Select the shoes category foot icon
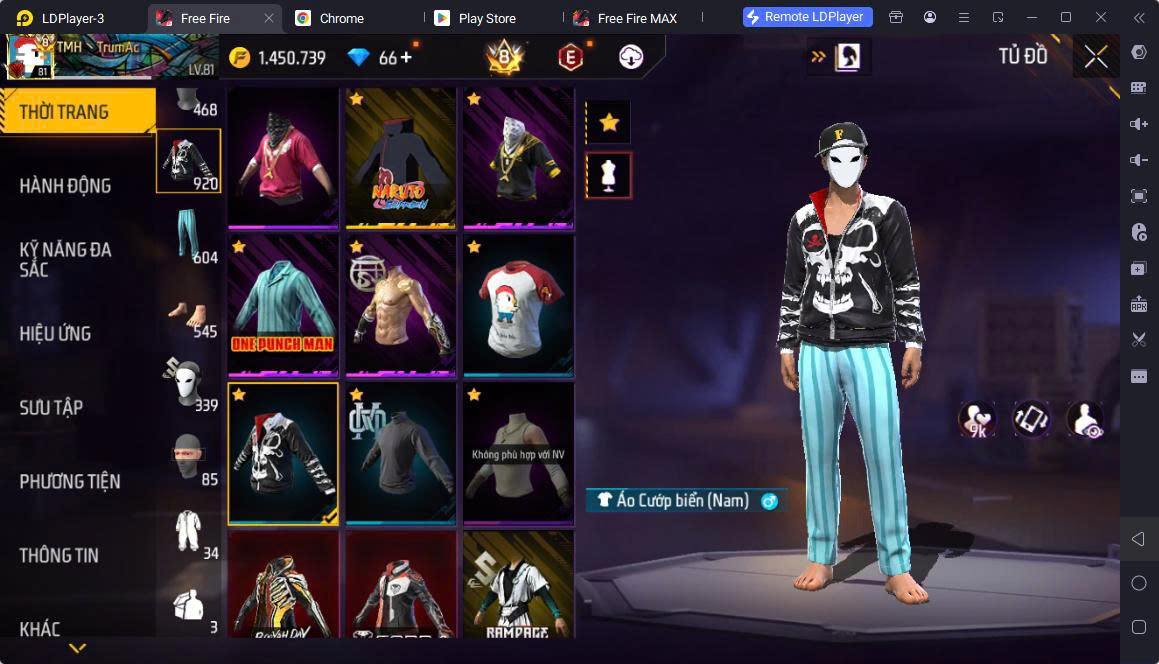The width and height of the screenshot is (1159, 664). 189,311
